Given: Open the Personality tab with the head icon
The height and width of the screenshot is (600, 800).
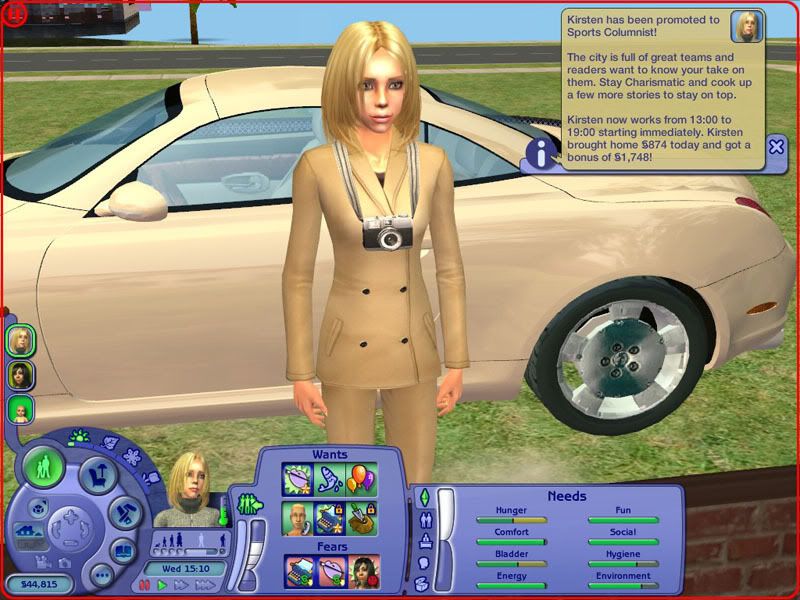Looking at the screenshot, I should (423, 562).
